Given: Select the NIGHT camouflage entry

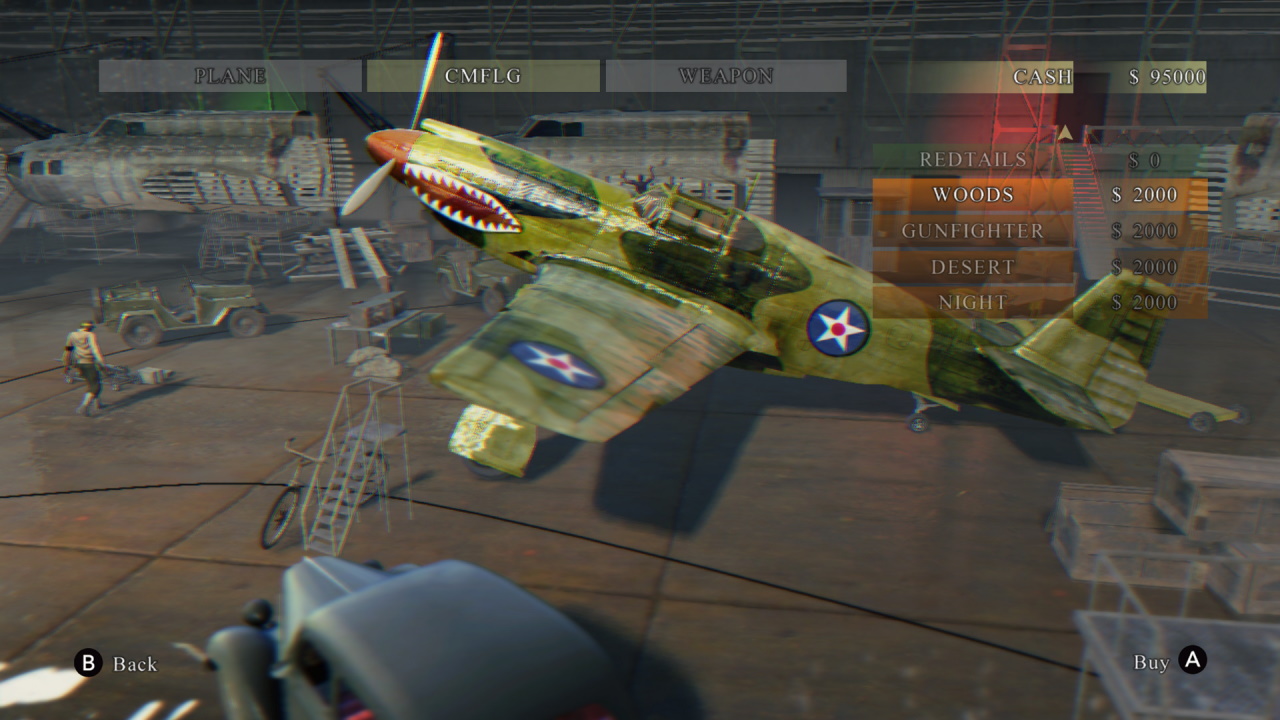Looking at the screenshot, I should (973, 302).
